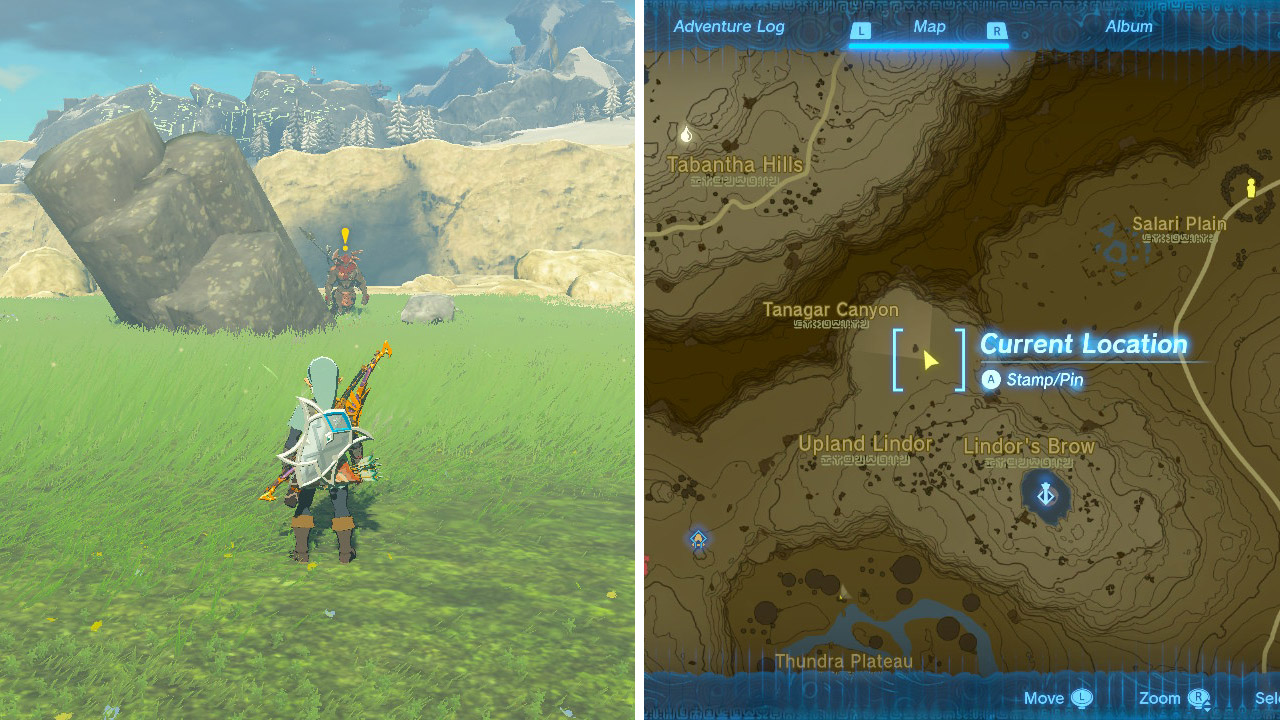Image resolution: width=1280 pixels, height=720 pixels.
Task: Switch to the Adventure Log tab
Action: tap(729, 27)
